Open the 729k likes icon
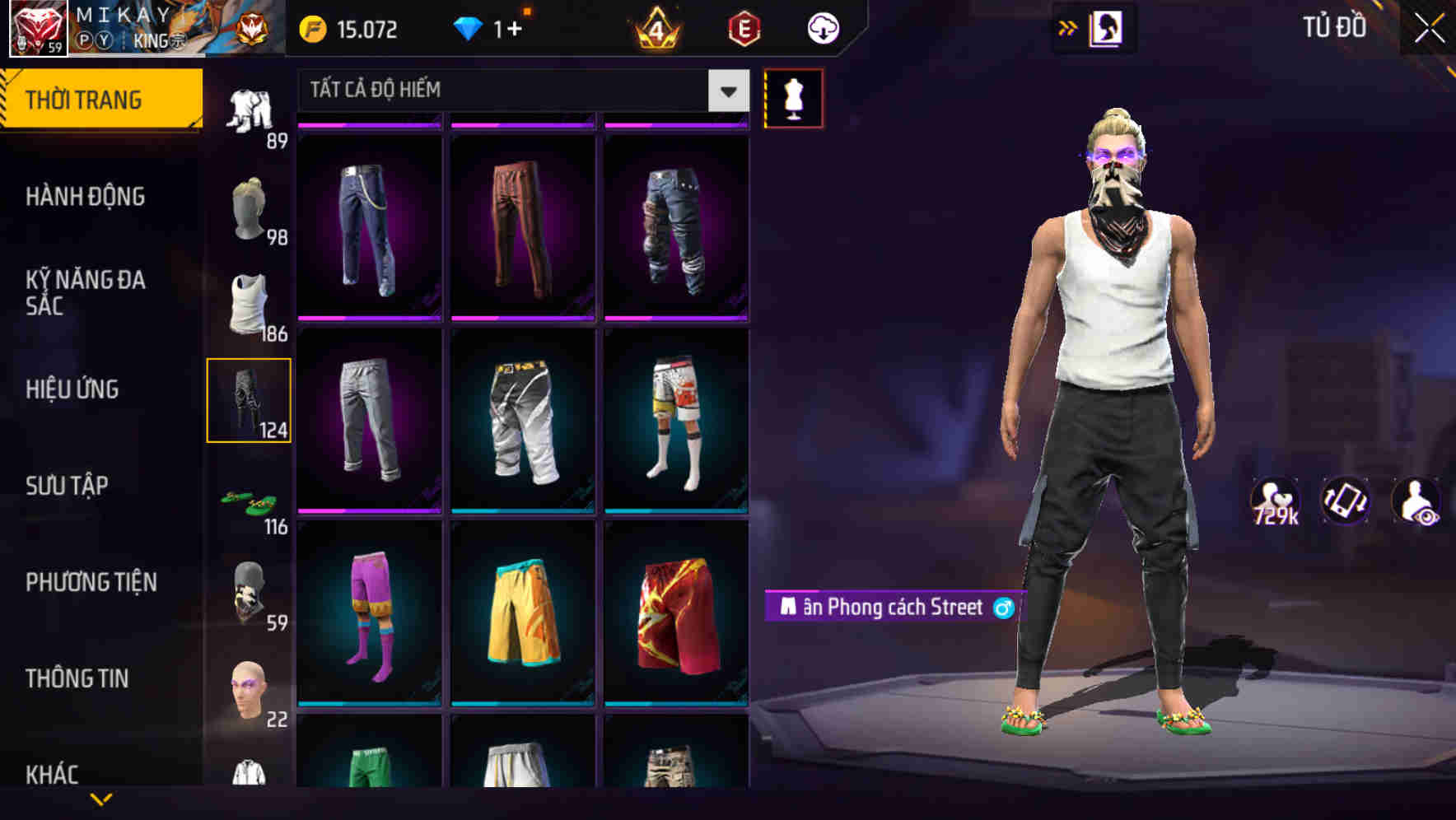Viewport: 1456px width, 820px height. point(1276,501)
